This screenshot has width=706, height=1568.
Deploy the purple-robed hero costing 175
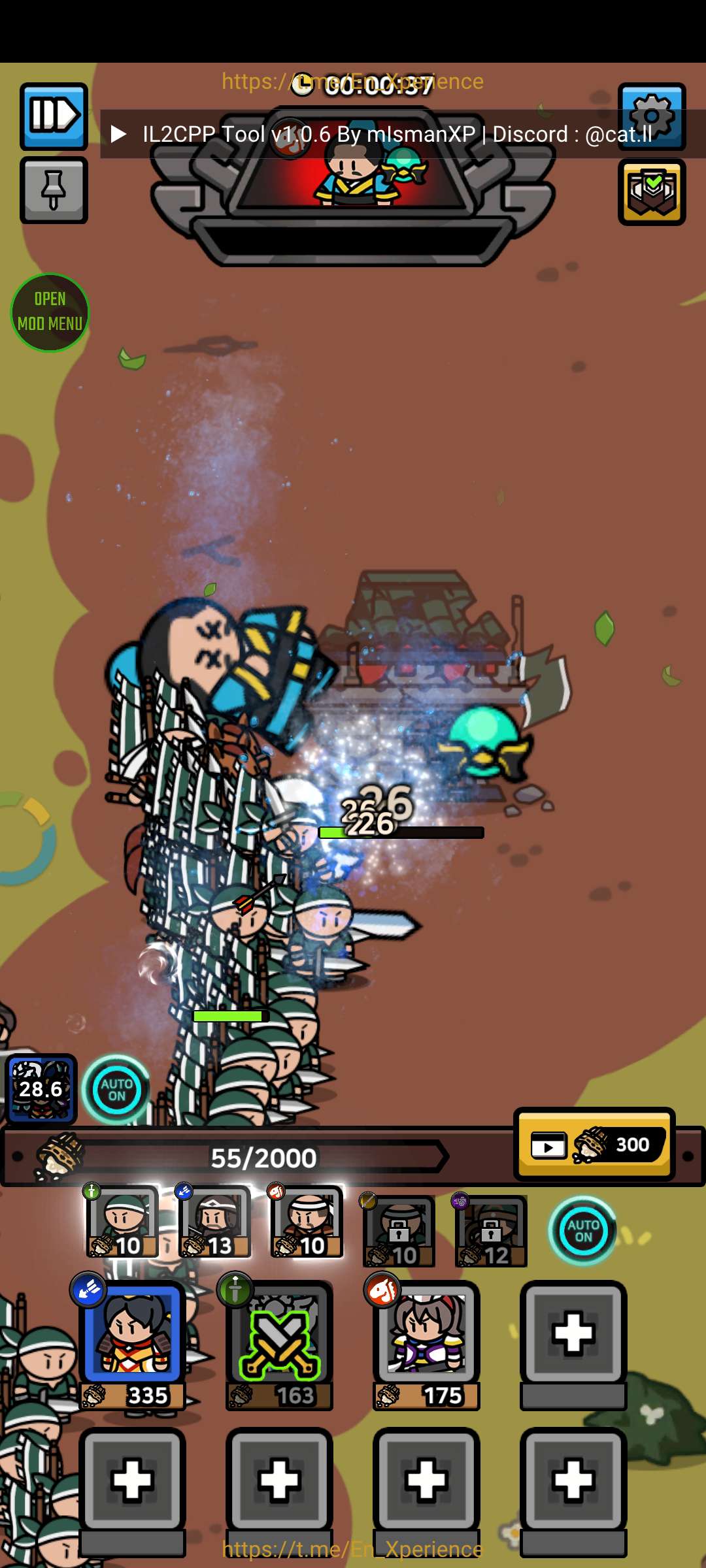(426, 1345)
